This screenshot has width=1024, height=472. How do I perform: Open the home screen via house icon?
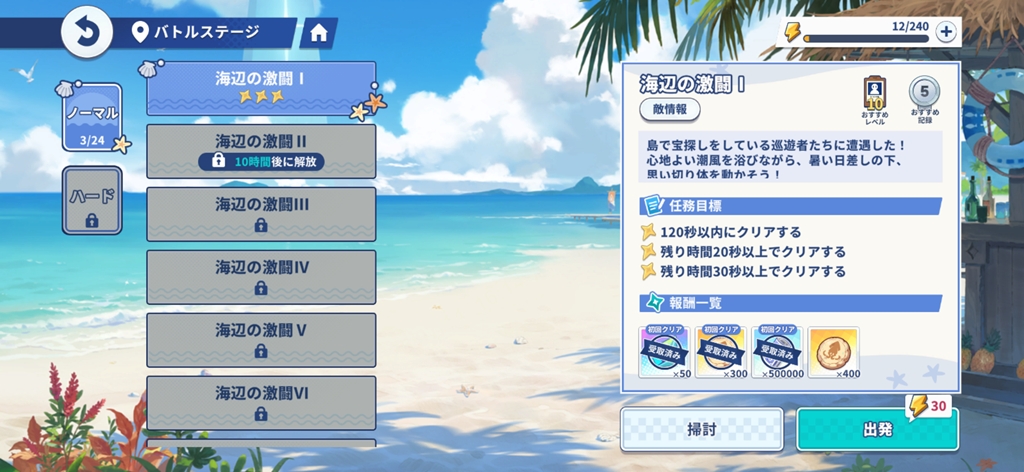click(x=319, y=33)
